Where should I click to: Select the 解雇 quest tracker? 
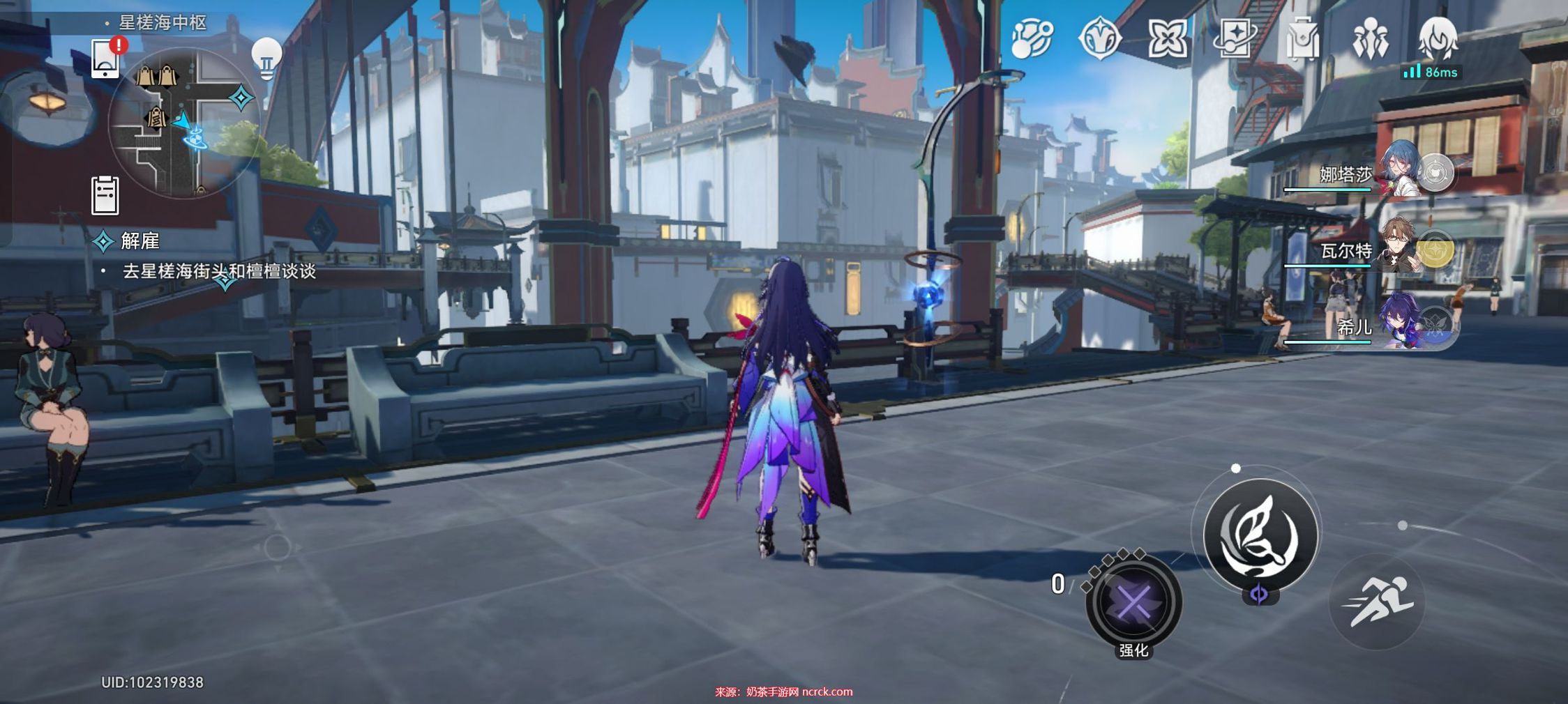point(140,241)
